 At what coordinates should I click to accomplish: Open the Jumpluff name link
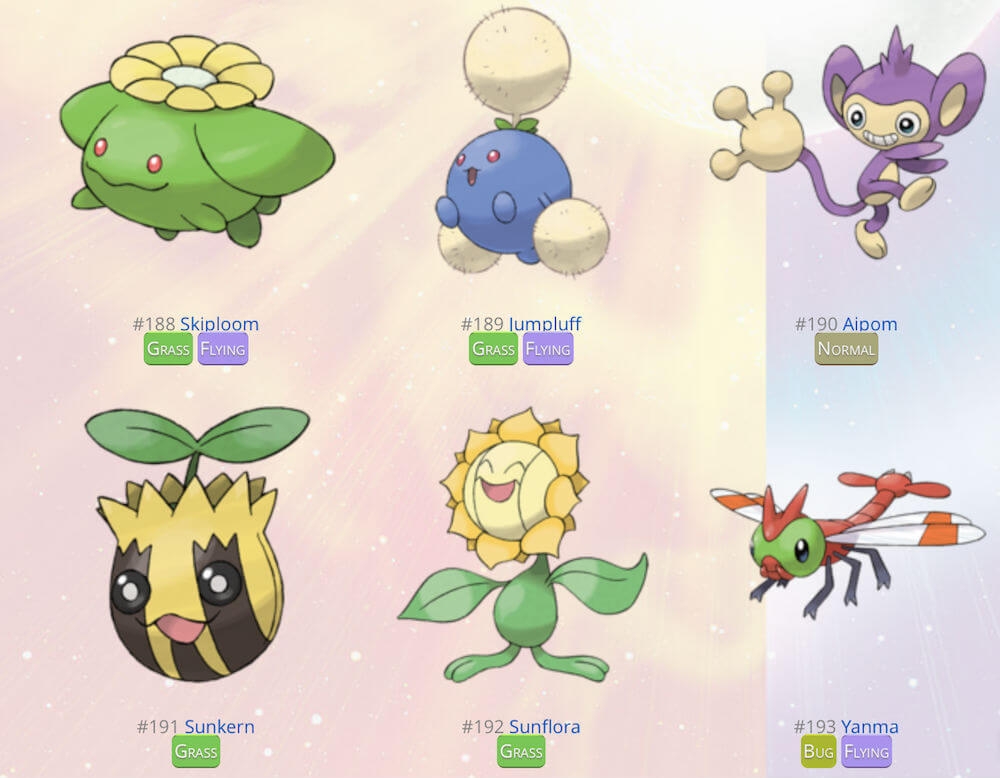544,324
